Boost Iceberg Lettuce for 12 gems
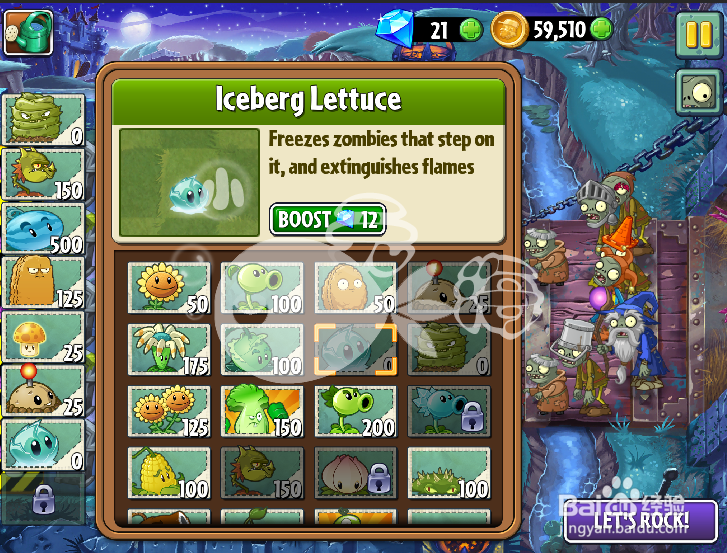Image resolution: width=727 pixels, height=553 pixels. [327, 220]
